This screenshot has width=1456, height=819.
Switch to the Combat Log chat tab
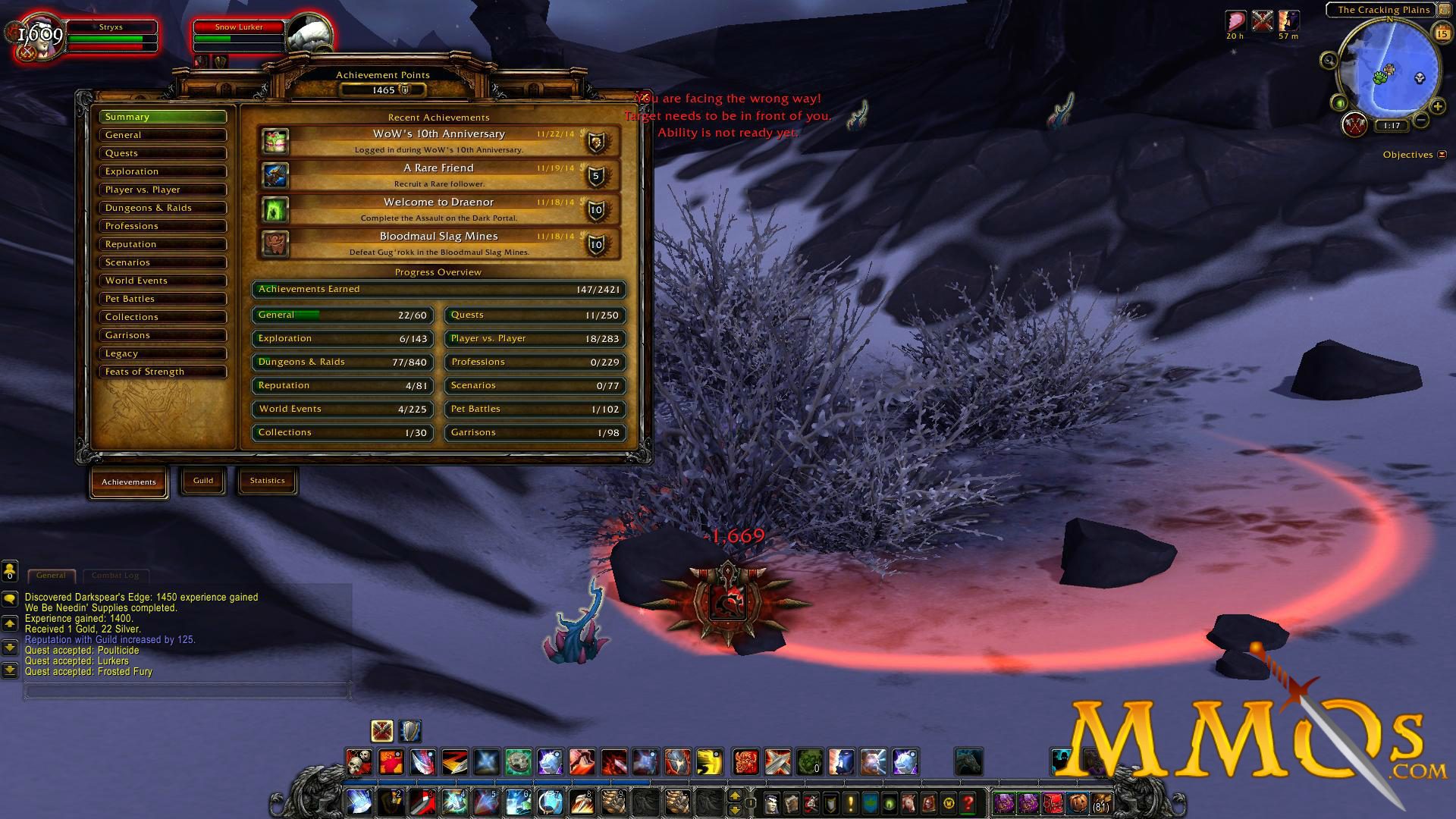pyautogui.click(x=116, y=575)
